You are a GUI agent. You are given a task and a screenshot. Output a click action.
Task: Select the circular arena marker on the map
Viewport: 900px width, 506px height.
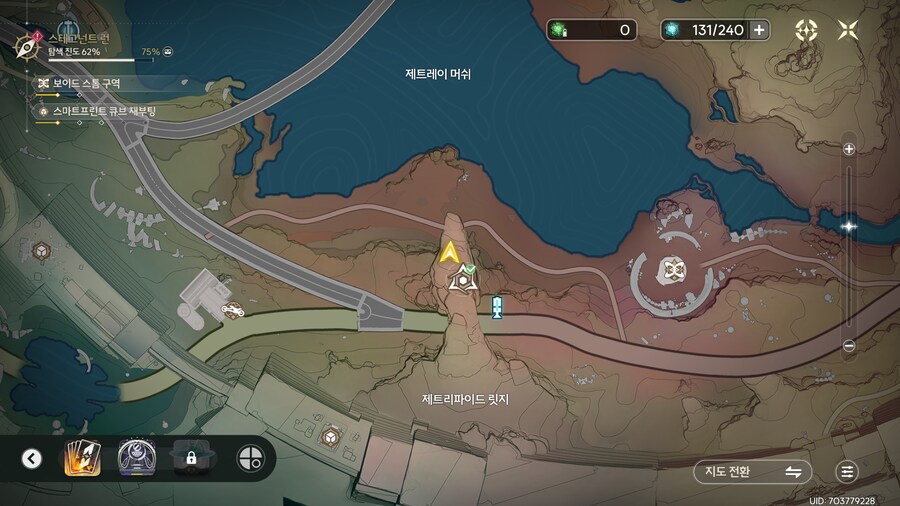coord(671,268)
